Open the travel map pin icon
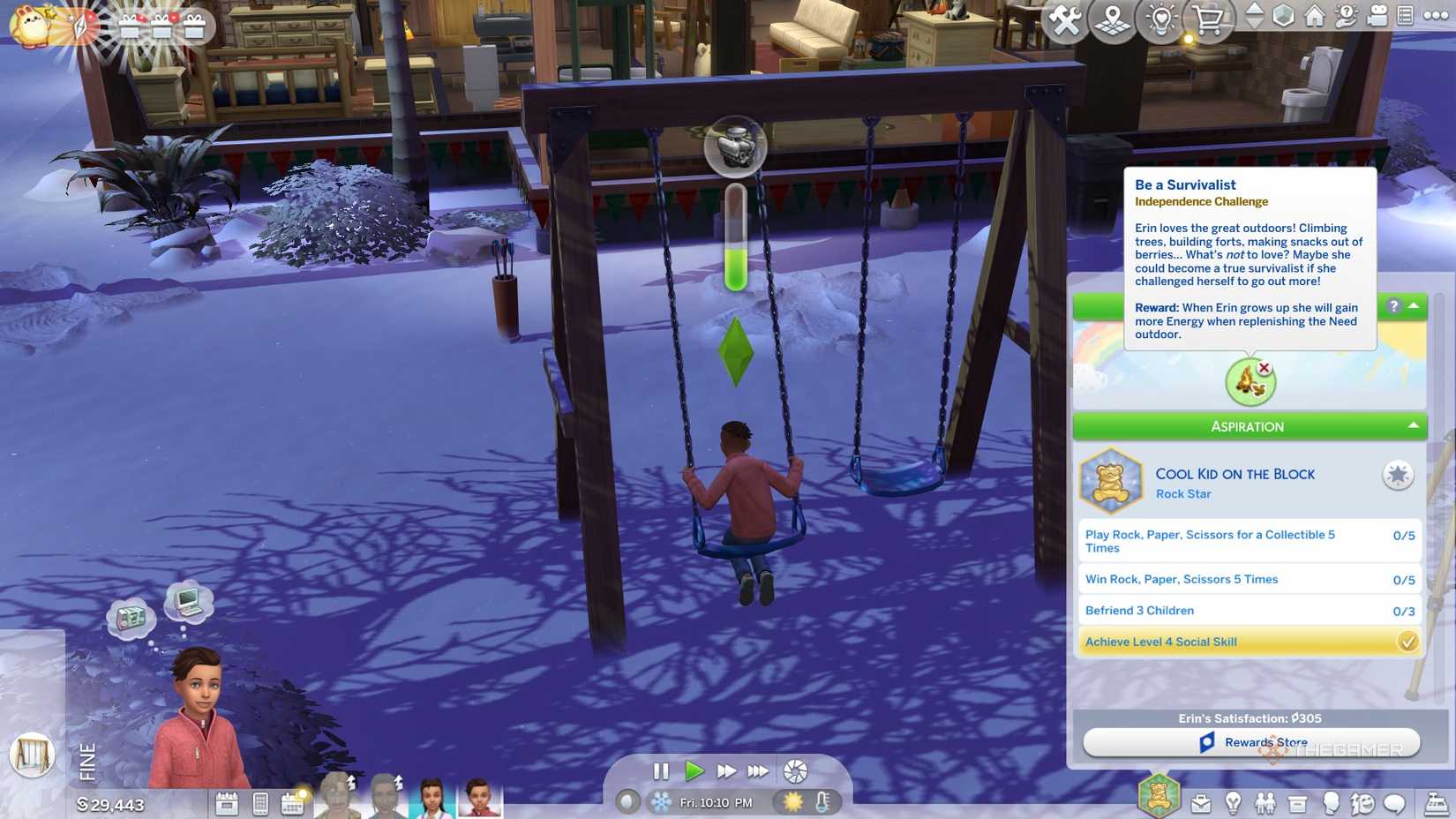The image size is (1456, 819). pyautogui.click(x=1112, y=19)
